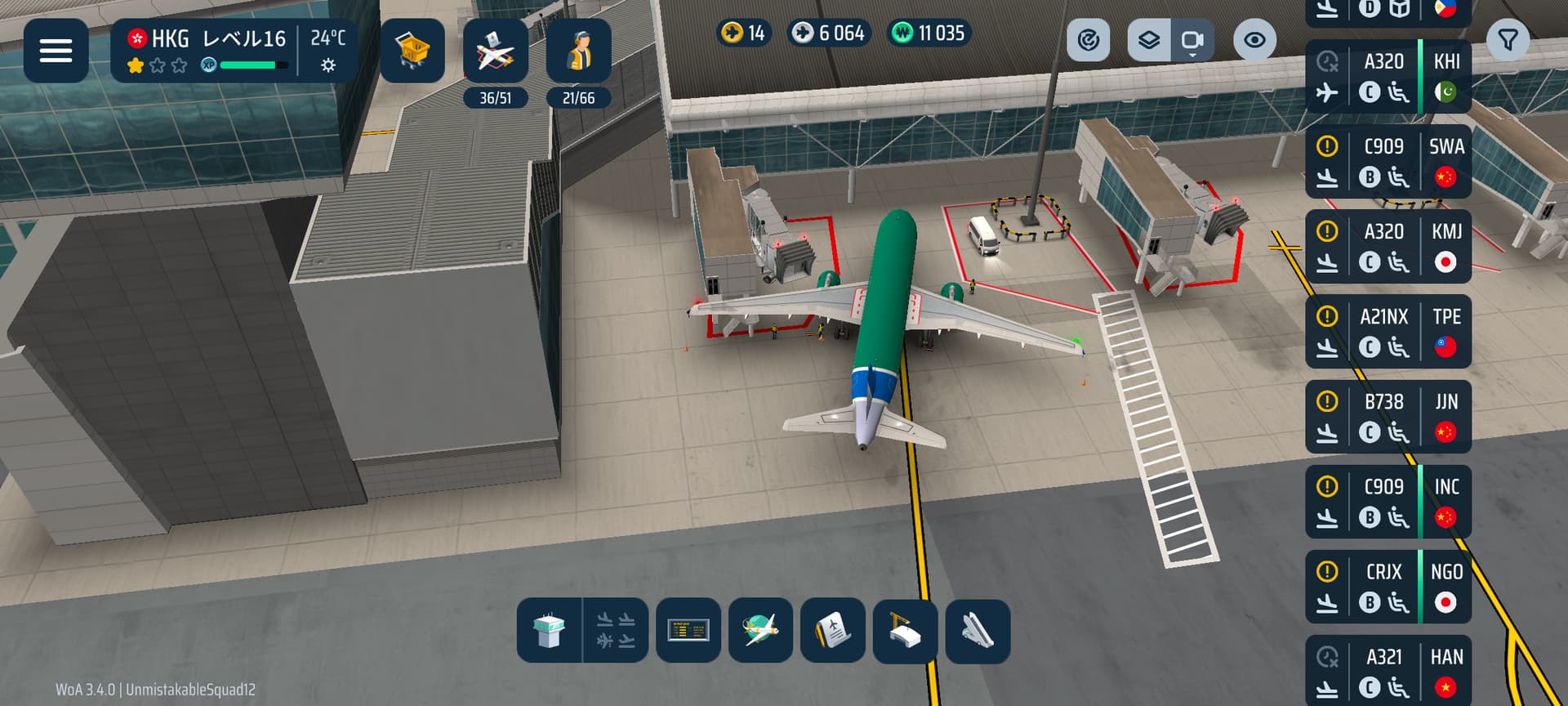
Task: Select the A320 flight to KHI
Action: point(1388,77)
